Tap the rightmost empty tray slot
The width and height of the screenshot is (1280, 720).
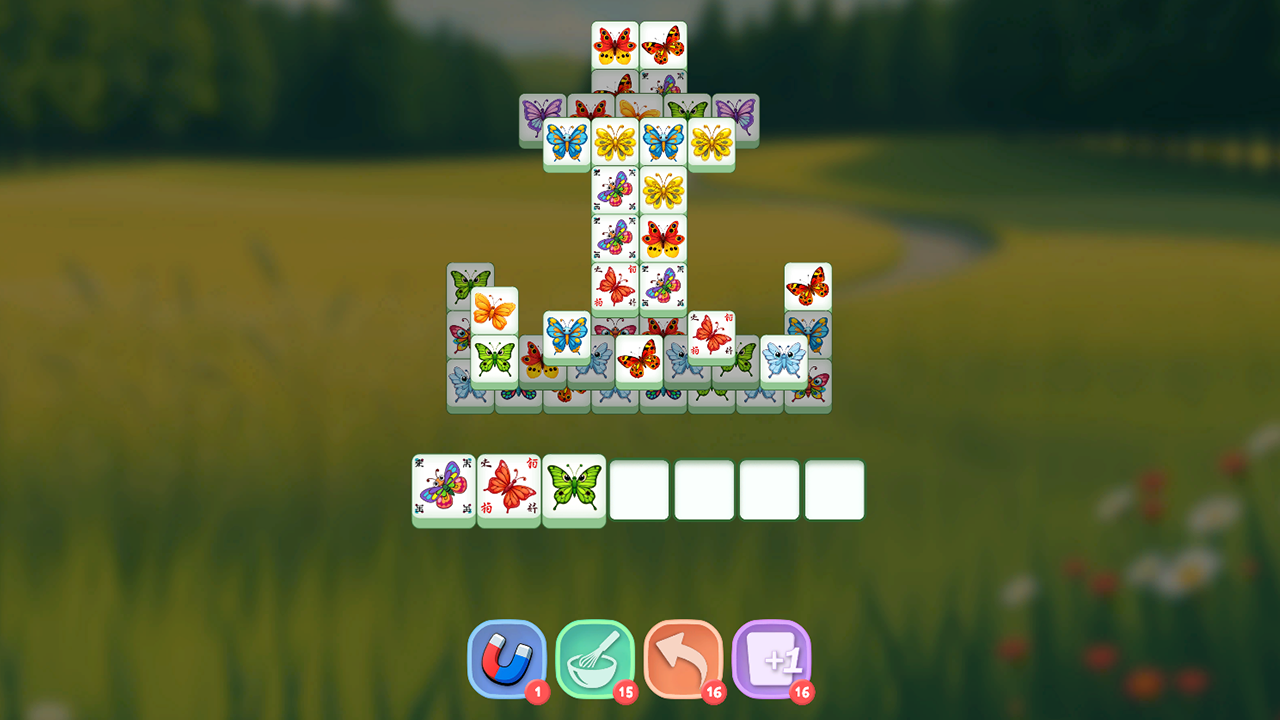834,488
